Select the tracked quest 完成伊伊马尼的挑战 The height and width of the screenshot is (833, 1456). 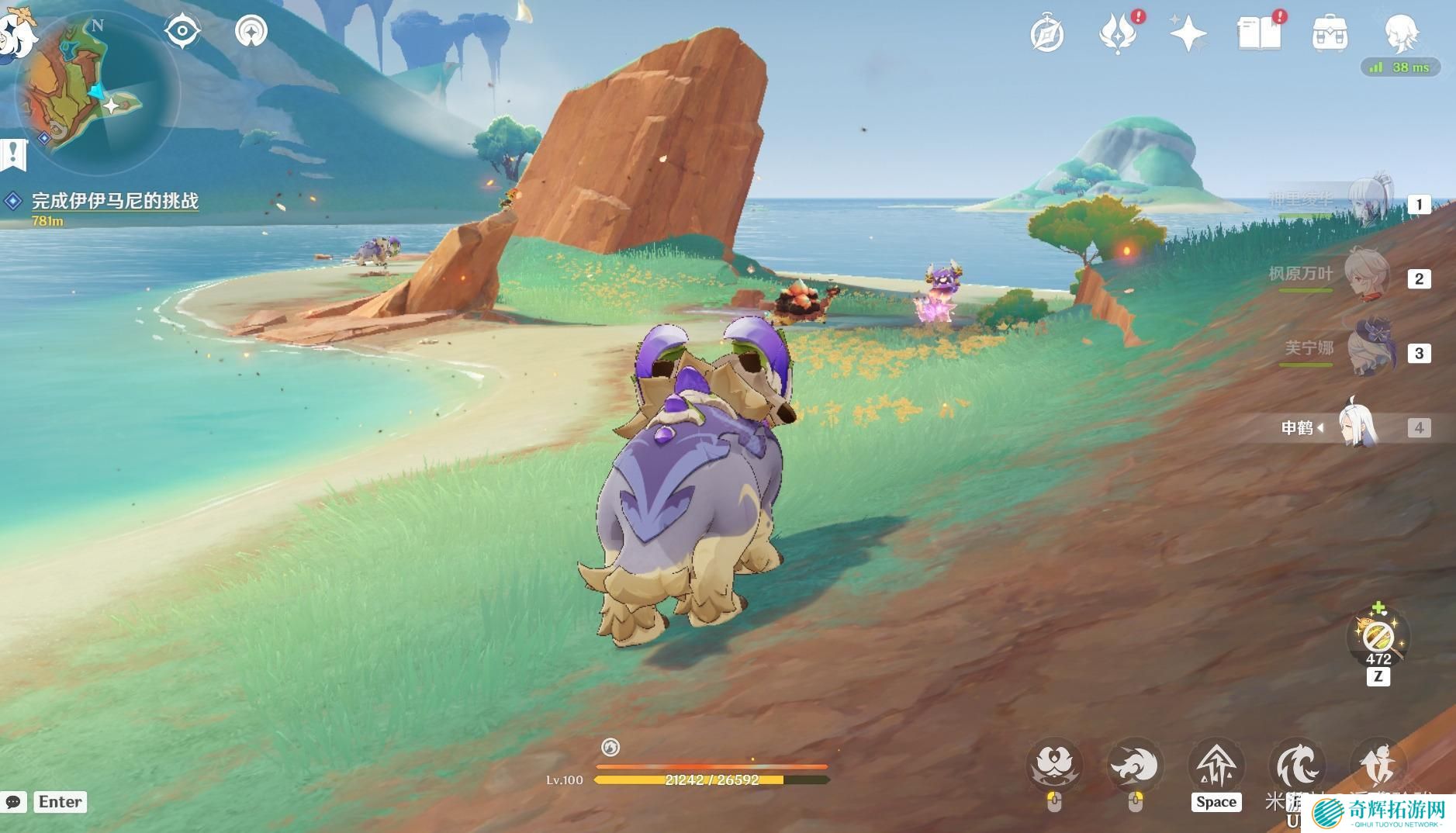(115, 201)
